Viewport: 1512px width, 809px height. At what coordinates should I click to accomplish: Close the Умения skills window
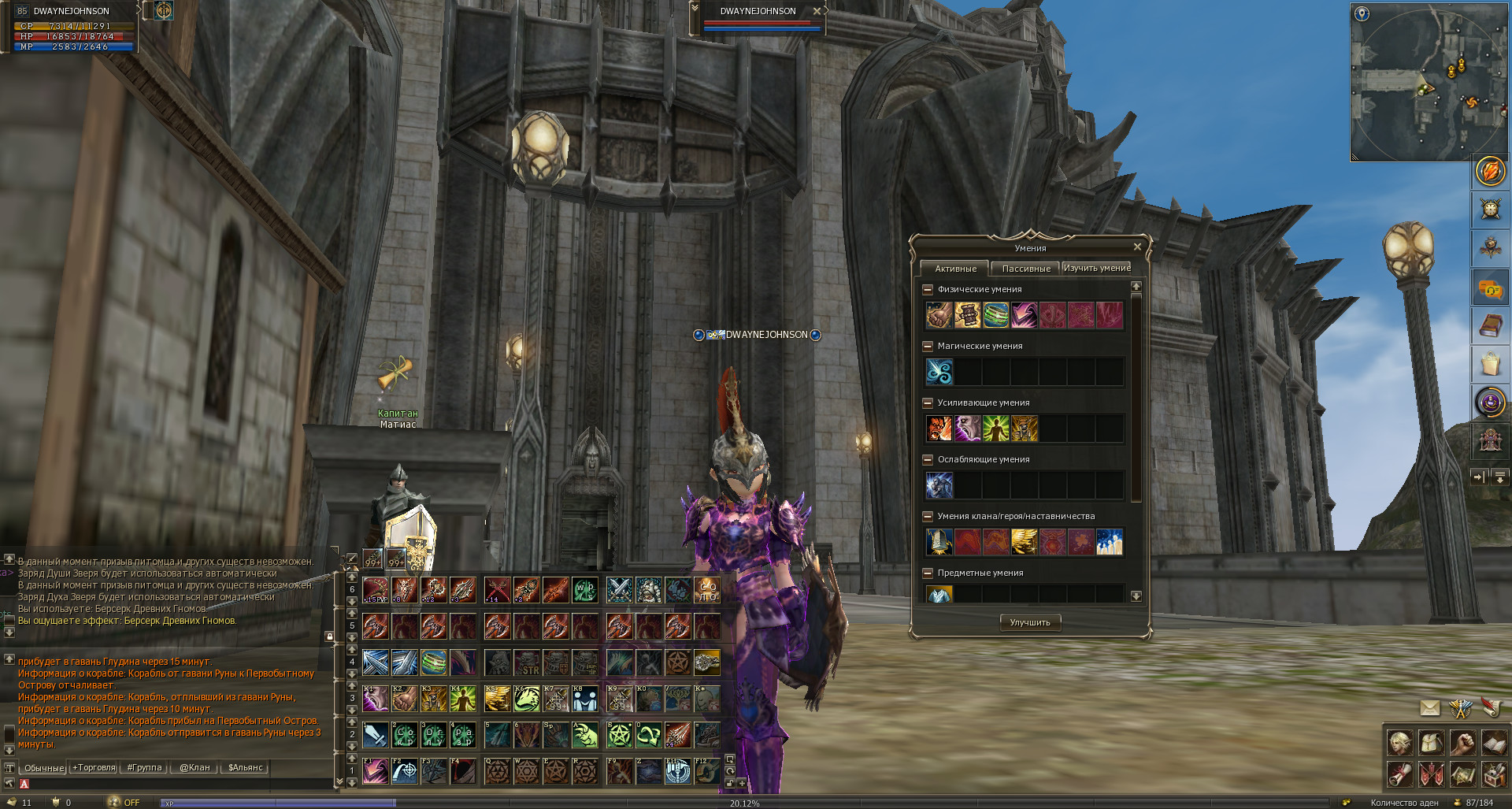(x=1136, y=247)
